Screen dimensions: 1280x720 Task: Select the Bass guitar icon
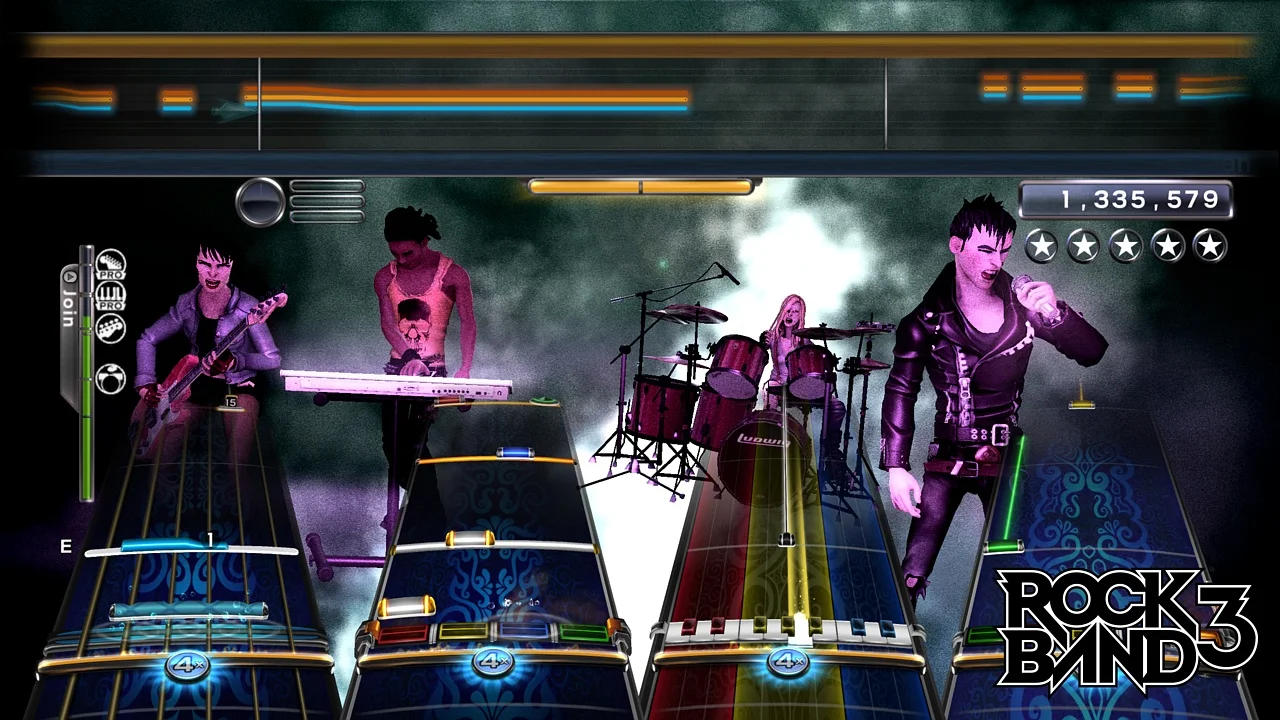click(110, 329)
